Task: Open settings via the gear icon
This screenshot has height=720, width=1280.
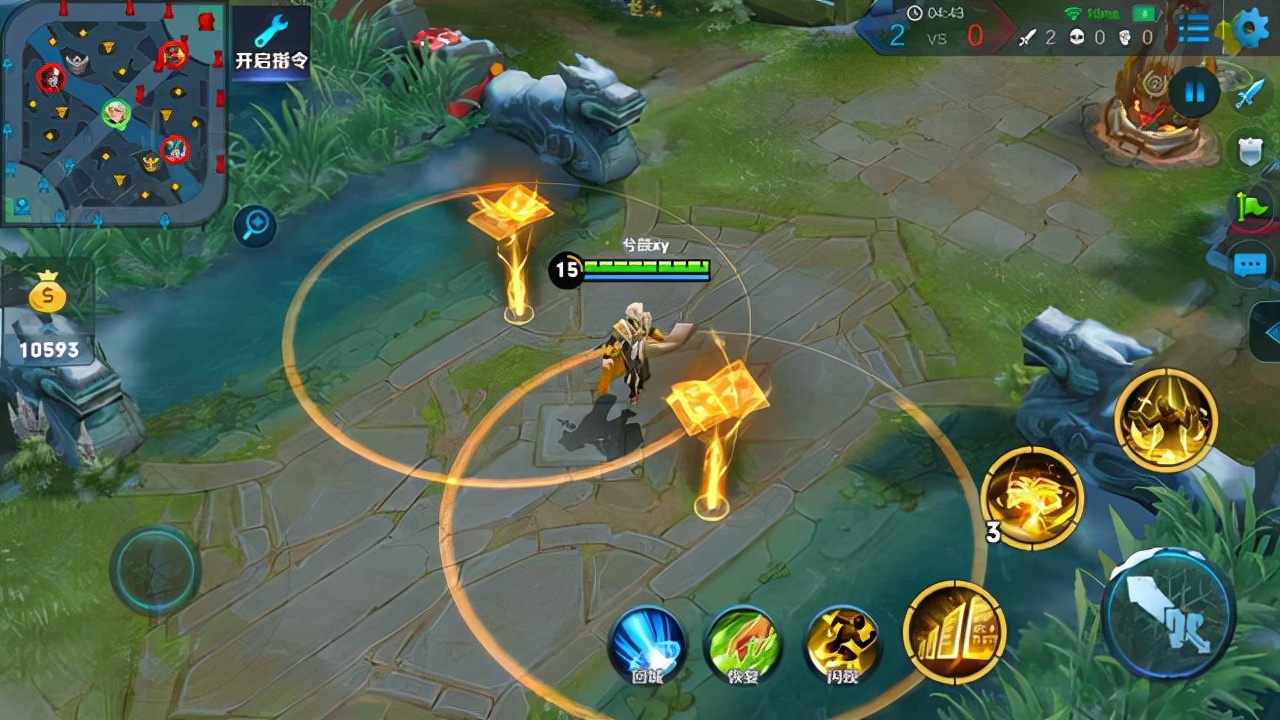Action: 1251,29
